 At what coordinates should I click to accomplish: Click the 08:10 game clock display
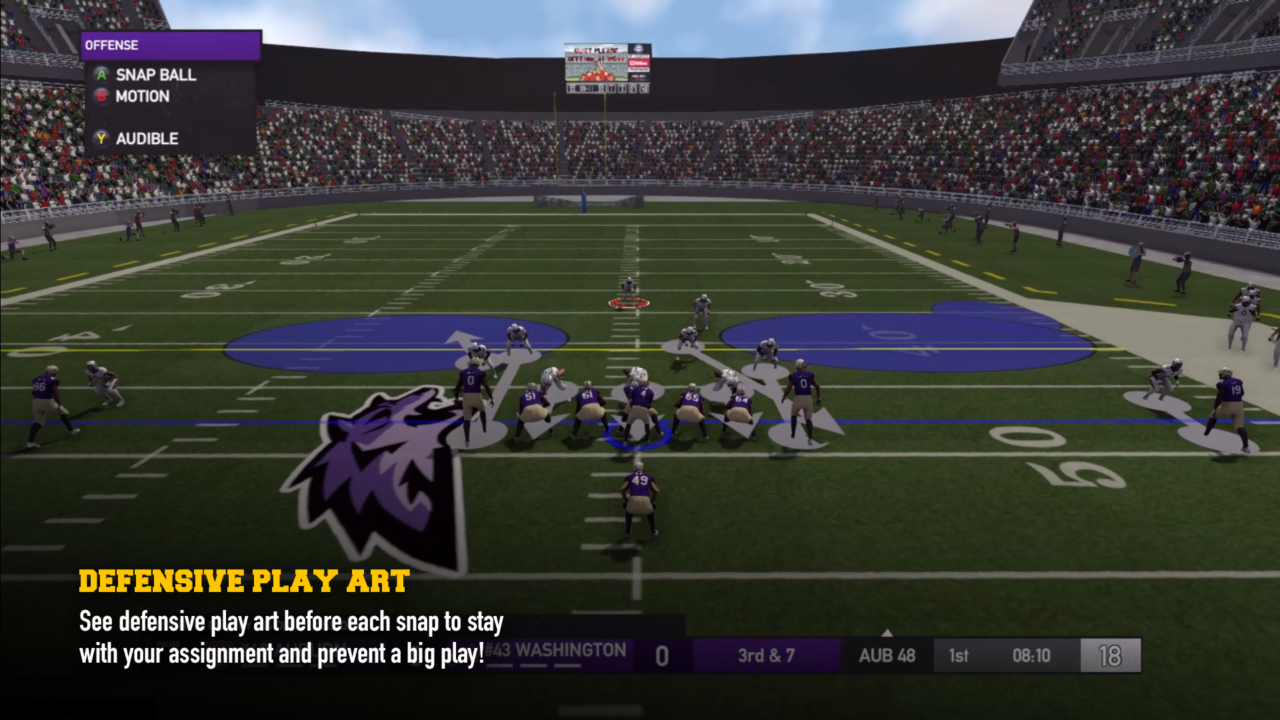[x=1030, y=655]
